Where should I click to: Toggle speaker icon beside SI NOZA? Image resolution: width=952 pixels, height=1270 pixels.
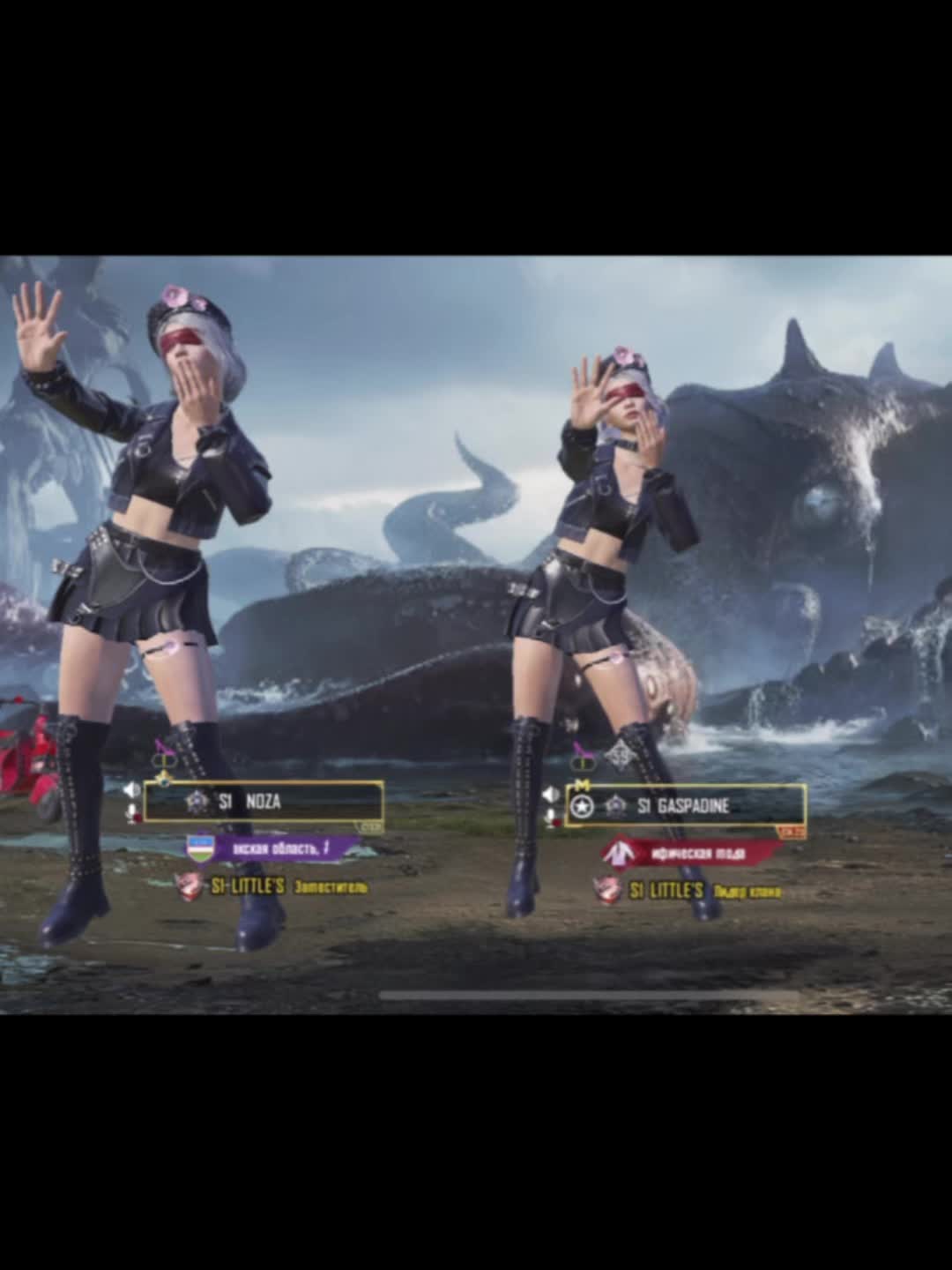coord(131,789)
